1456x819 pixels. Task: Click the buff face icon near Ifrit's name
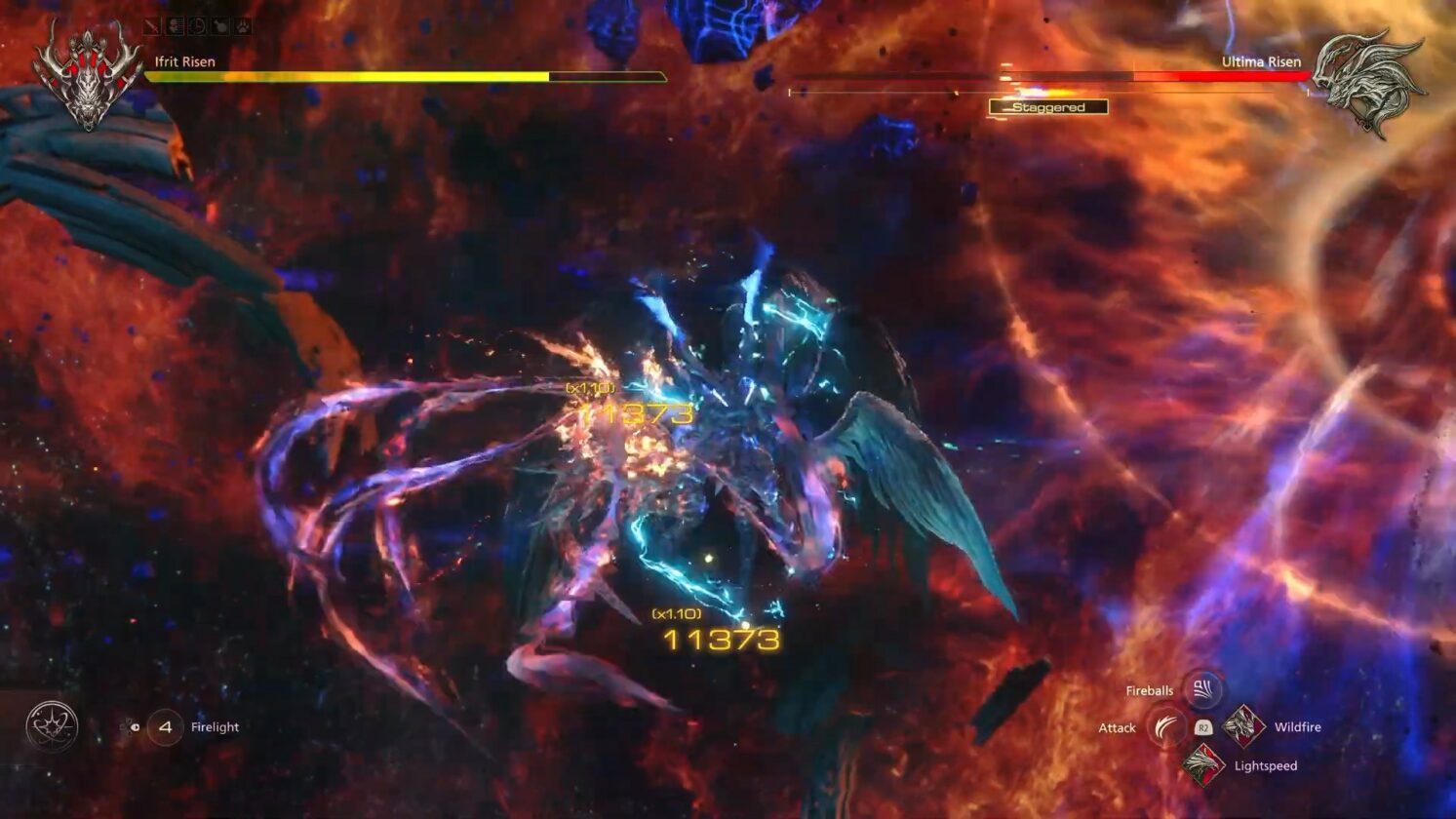pyautogui.click(x=175, y=26)
